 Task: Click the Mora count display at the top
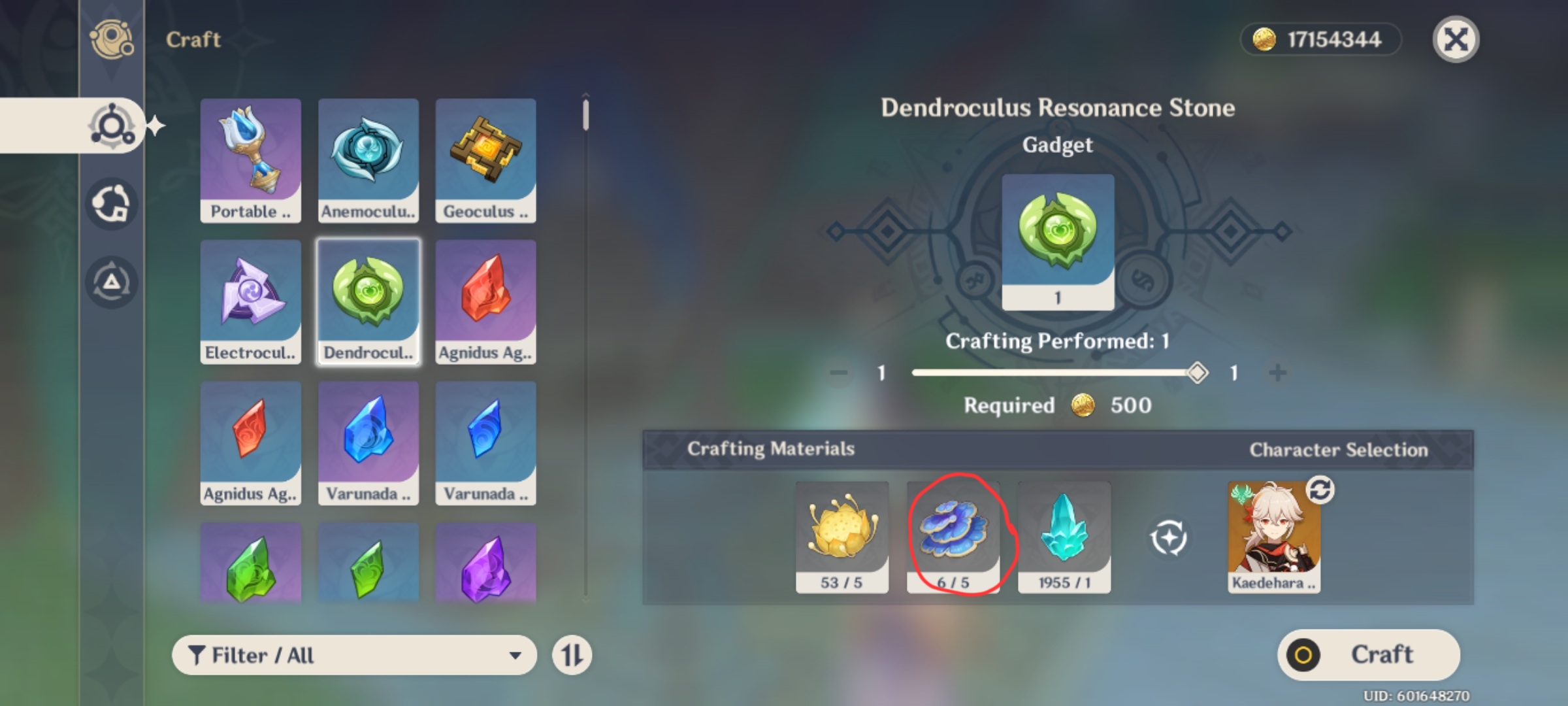point(1320,39)
